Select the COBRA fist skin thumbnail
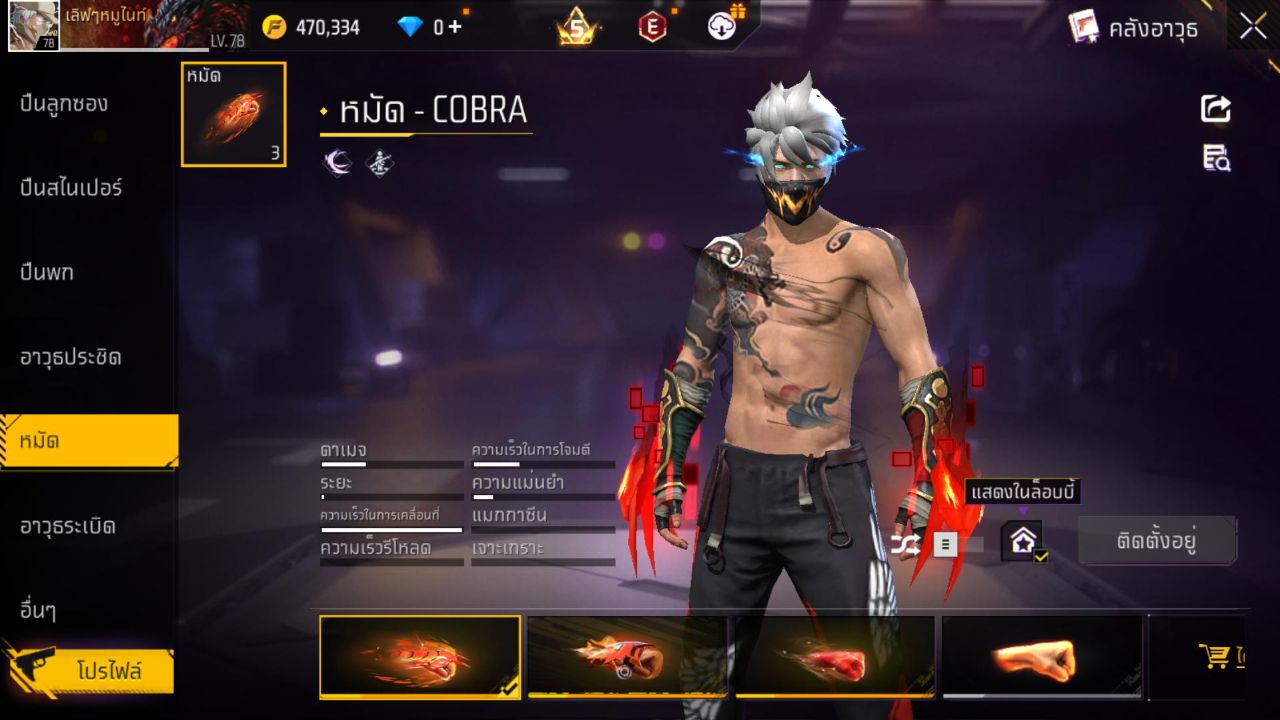1280x720 pixels. click(420, 657)
